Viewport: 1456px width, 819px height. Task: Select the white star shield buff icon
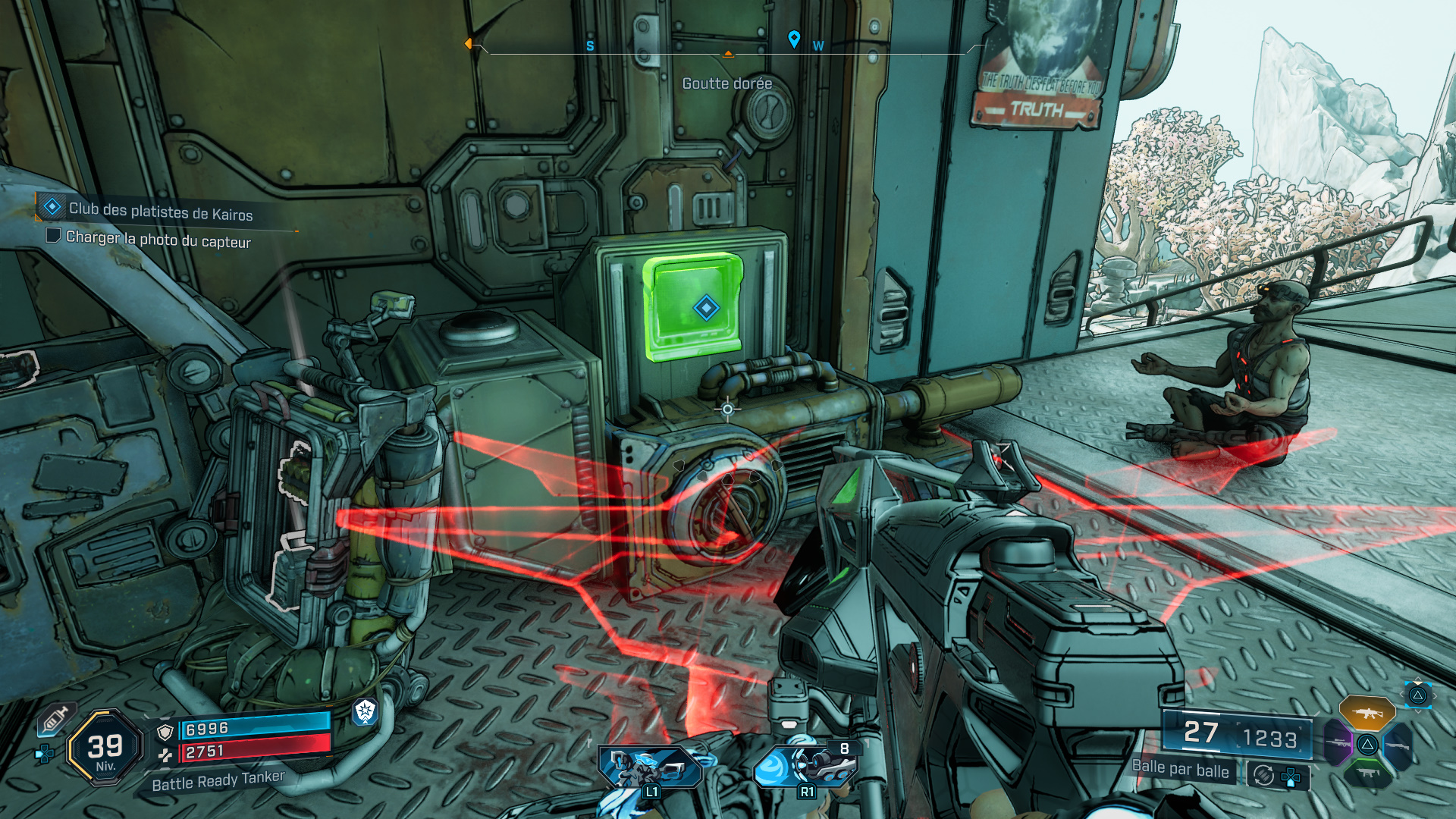click(x=366, y=711)
